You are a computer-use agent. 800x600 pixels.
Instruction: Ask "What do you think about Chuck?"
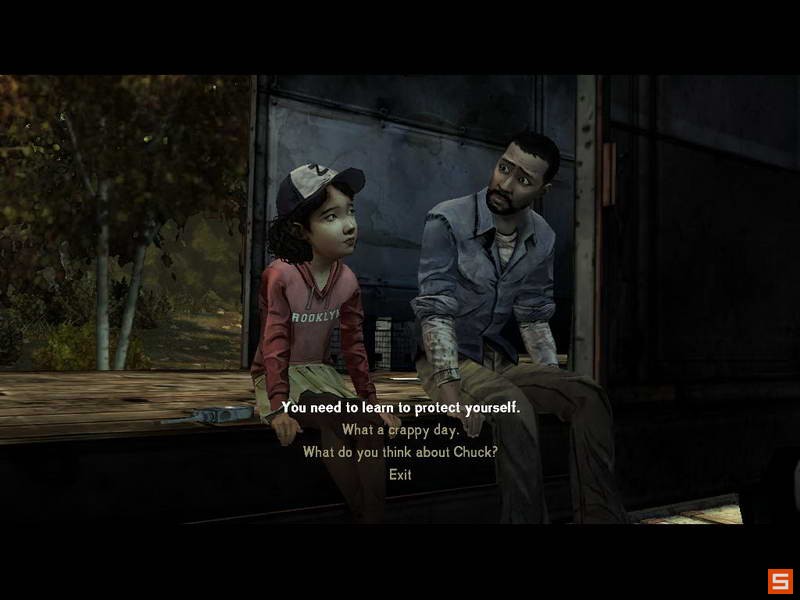coord(400,452)
